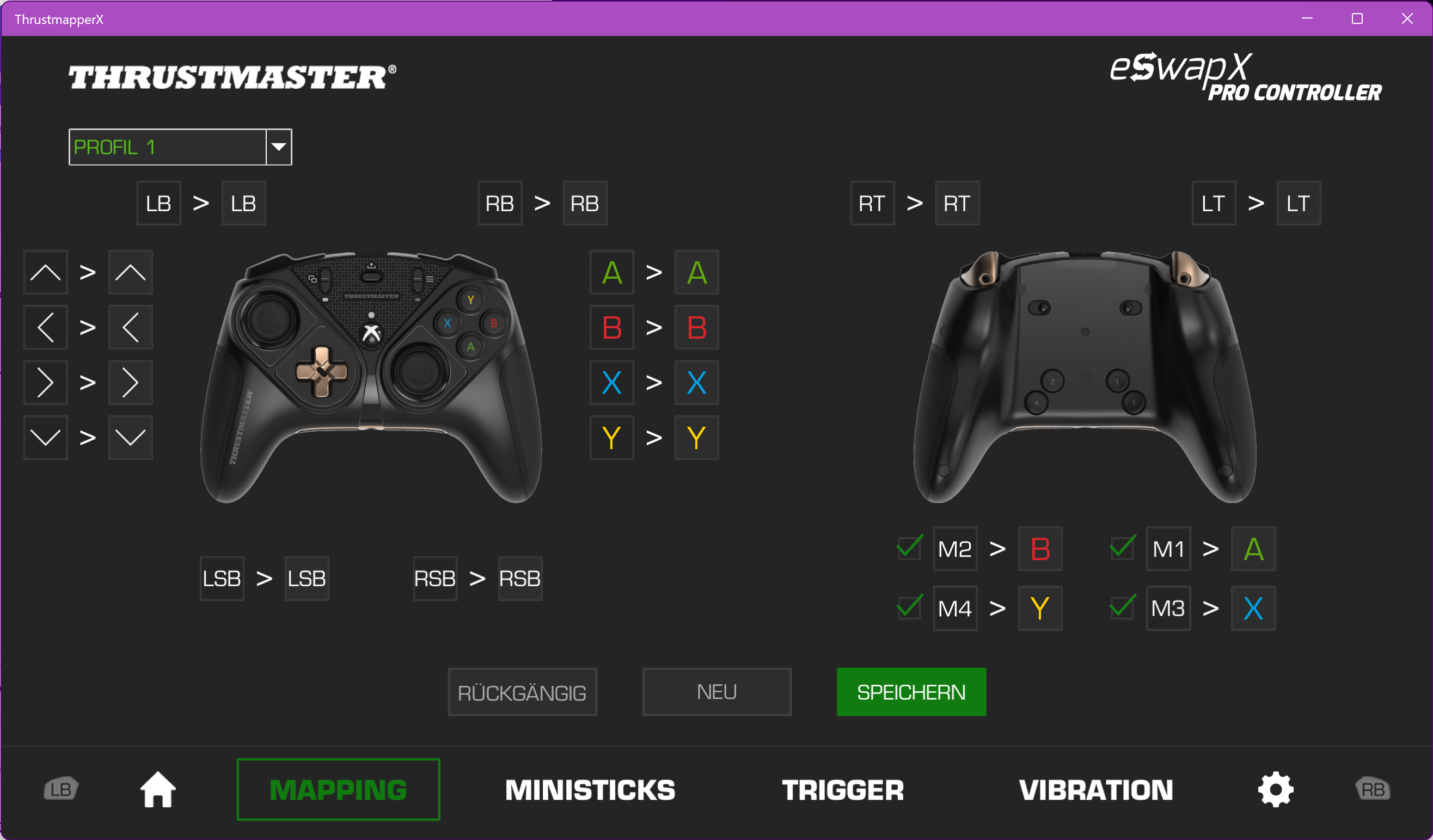The width and height of the screenshot is (1433, 840).
Task: Create a new mapping with NEU
Action: tap(716, 691)
